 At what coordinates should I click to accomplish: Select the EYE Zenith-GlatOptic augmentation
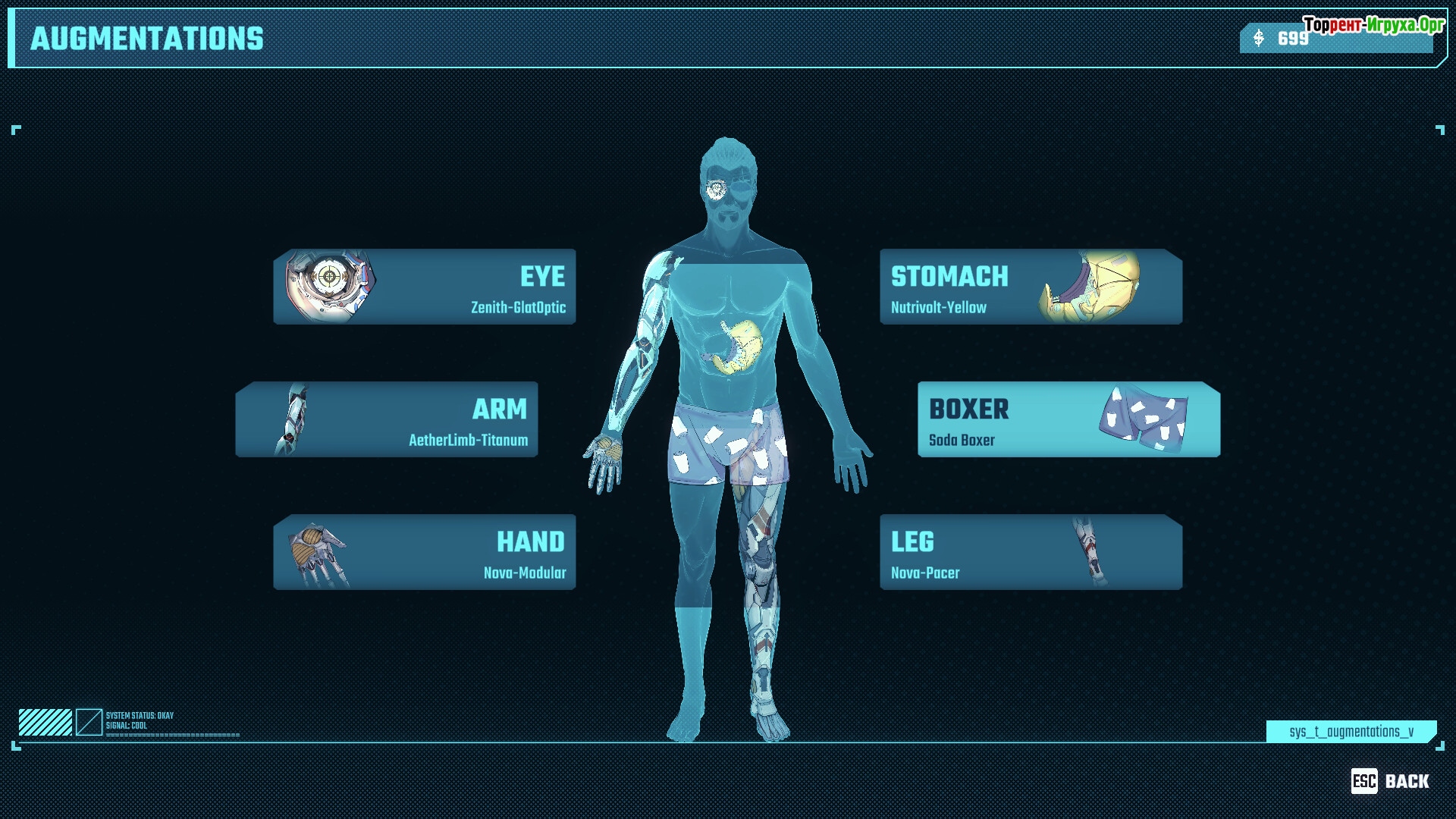point(425,287)
